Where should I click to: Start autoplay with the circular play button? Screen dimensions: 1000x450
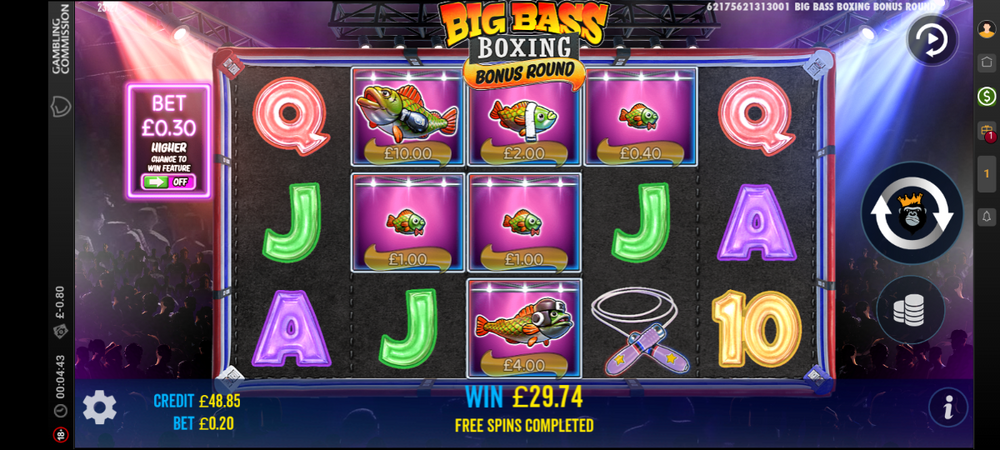coord(932,41)
